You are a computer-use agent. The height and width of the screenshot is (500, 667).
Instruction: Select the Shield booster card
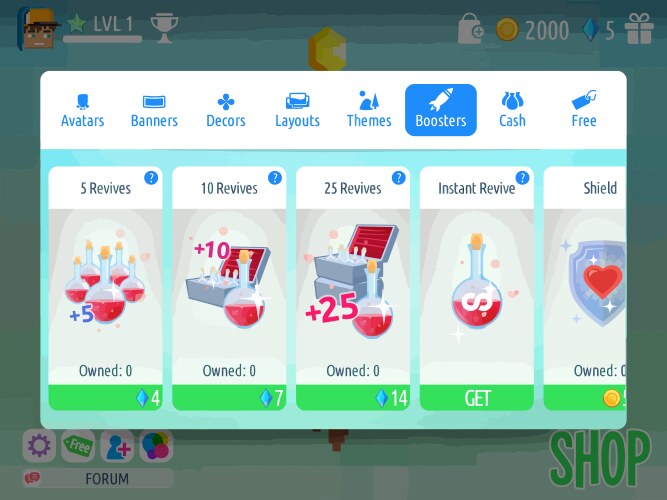(x=590, y=290)
